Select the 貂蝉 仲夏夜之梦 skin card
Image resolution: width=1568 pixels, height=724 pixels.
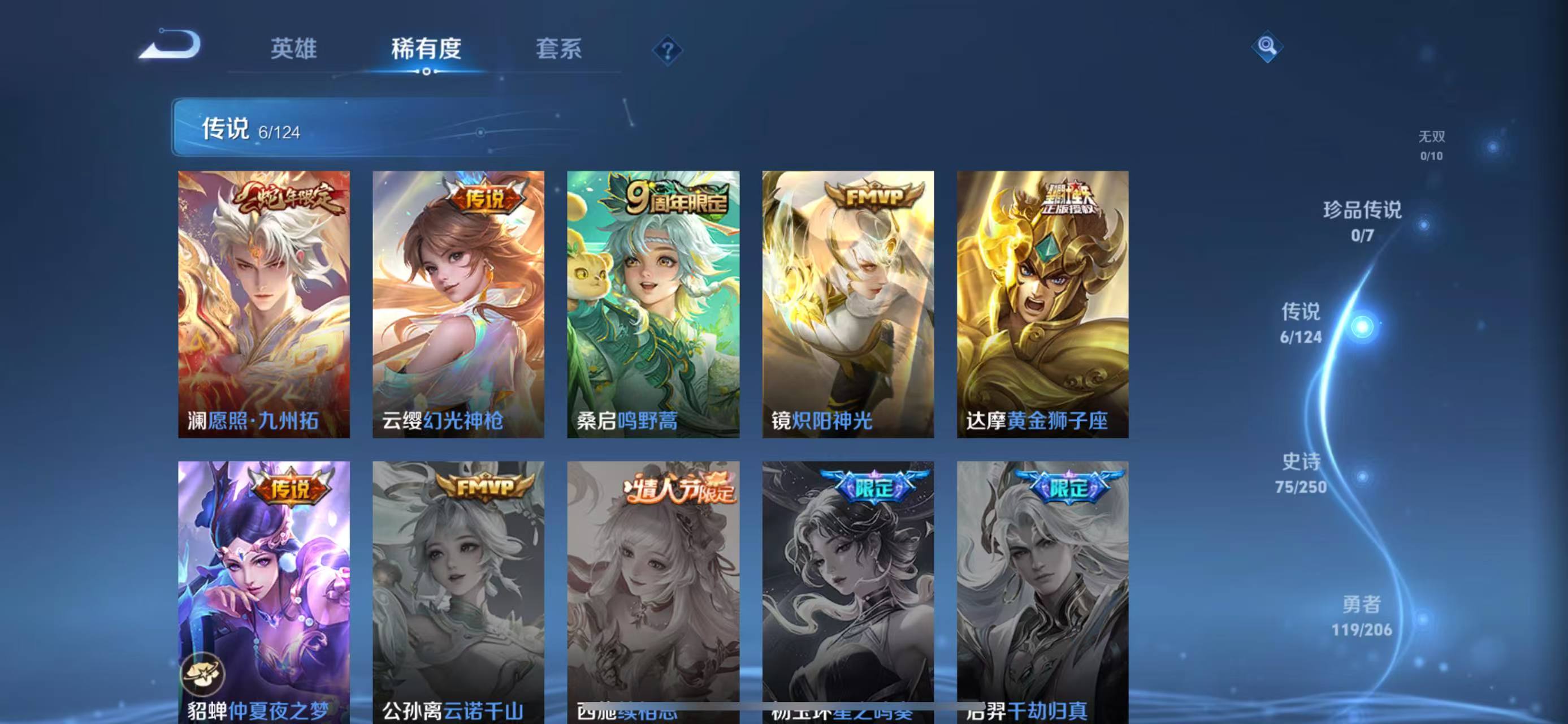point(263,591)
